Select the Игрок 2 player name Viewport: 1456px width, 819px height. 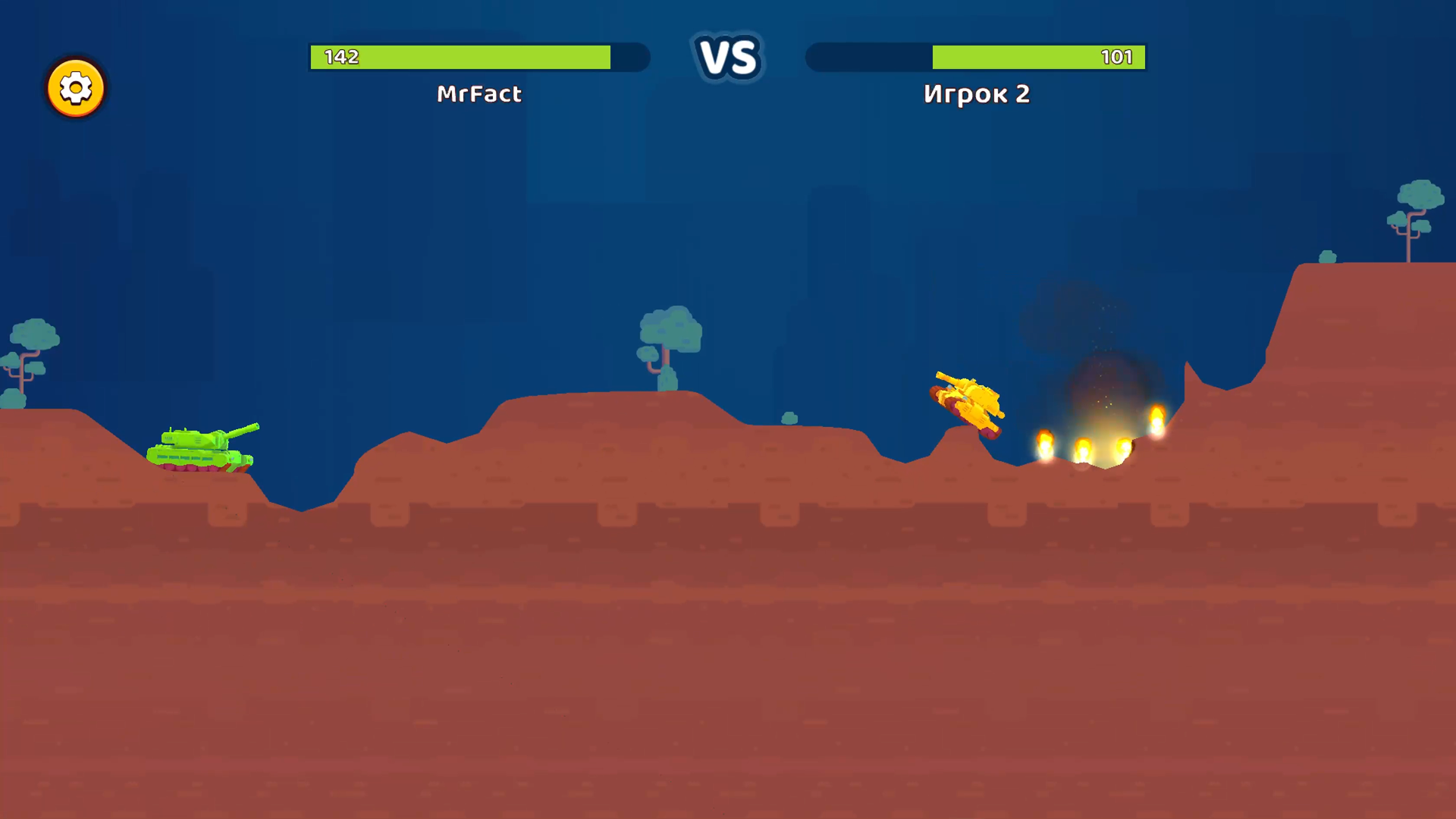(x=975, y=94)
